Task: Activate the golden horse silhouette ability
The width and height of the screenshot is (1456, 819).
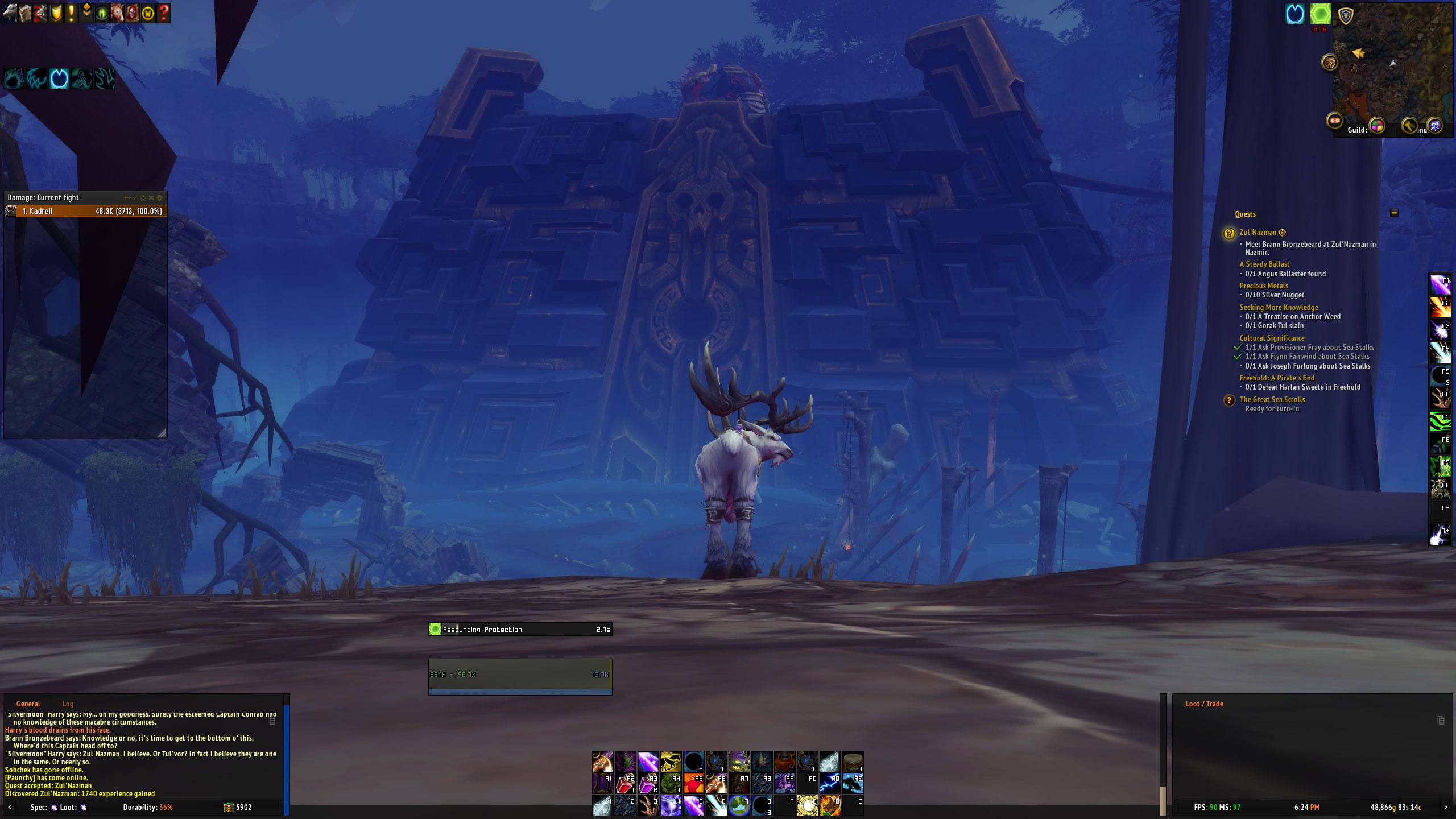Action: pos(671,762)
